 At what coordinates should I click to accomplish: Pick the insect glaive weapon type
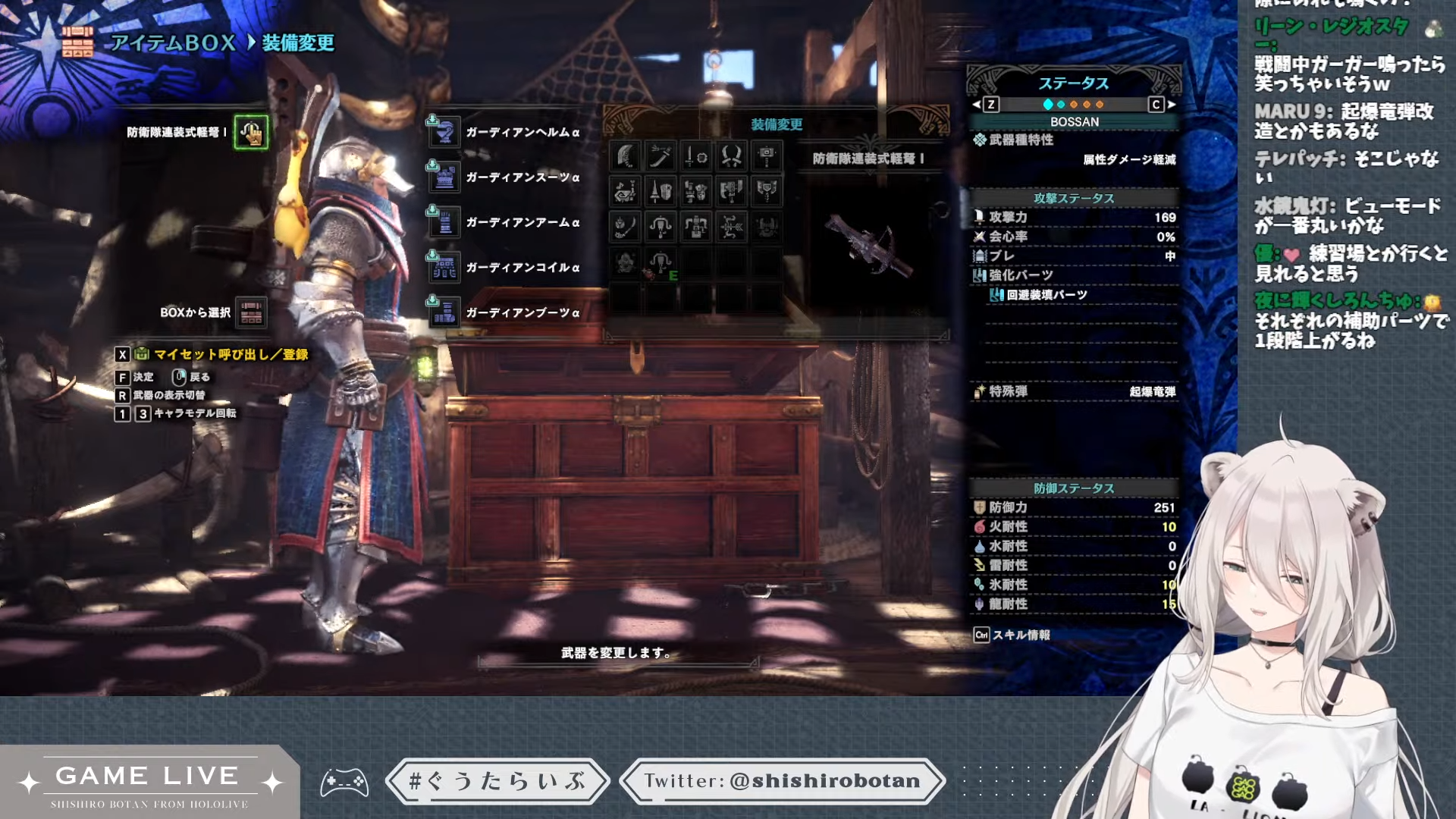tap(625, 226)
